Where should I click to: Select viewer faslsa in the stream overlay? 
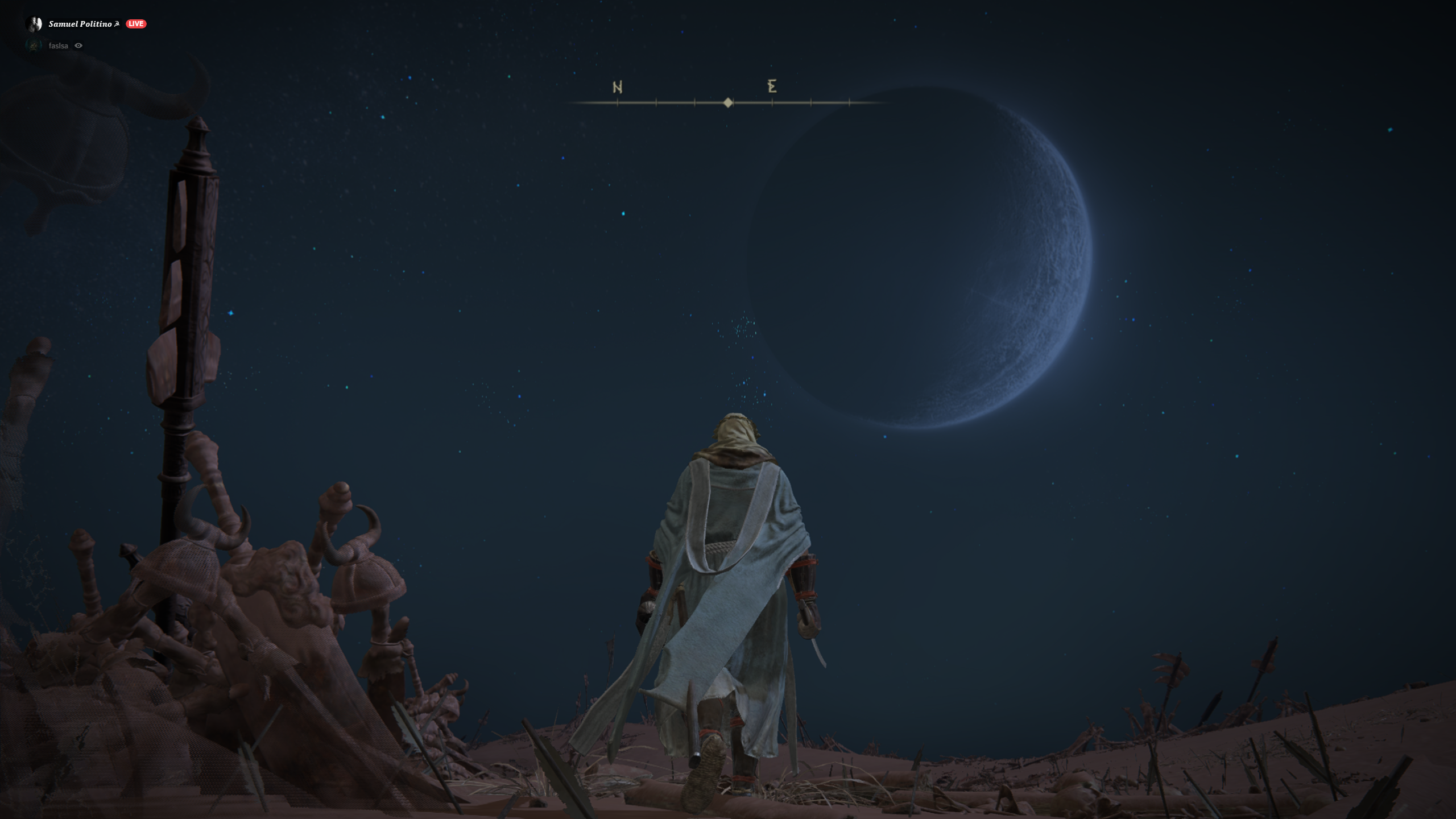58,46
